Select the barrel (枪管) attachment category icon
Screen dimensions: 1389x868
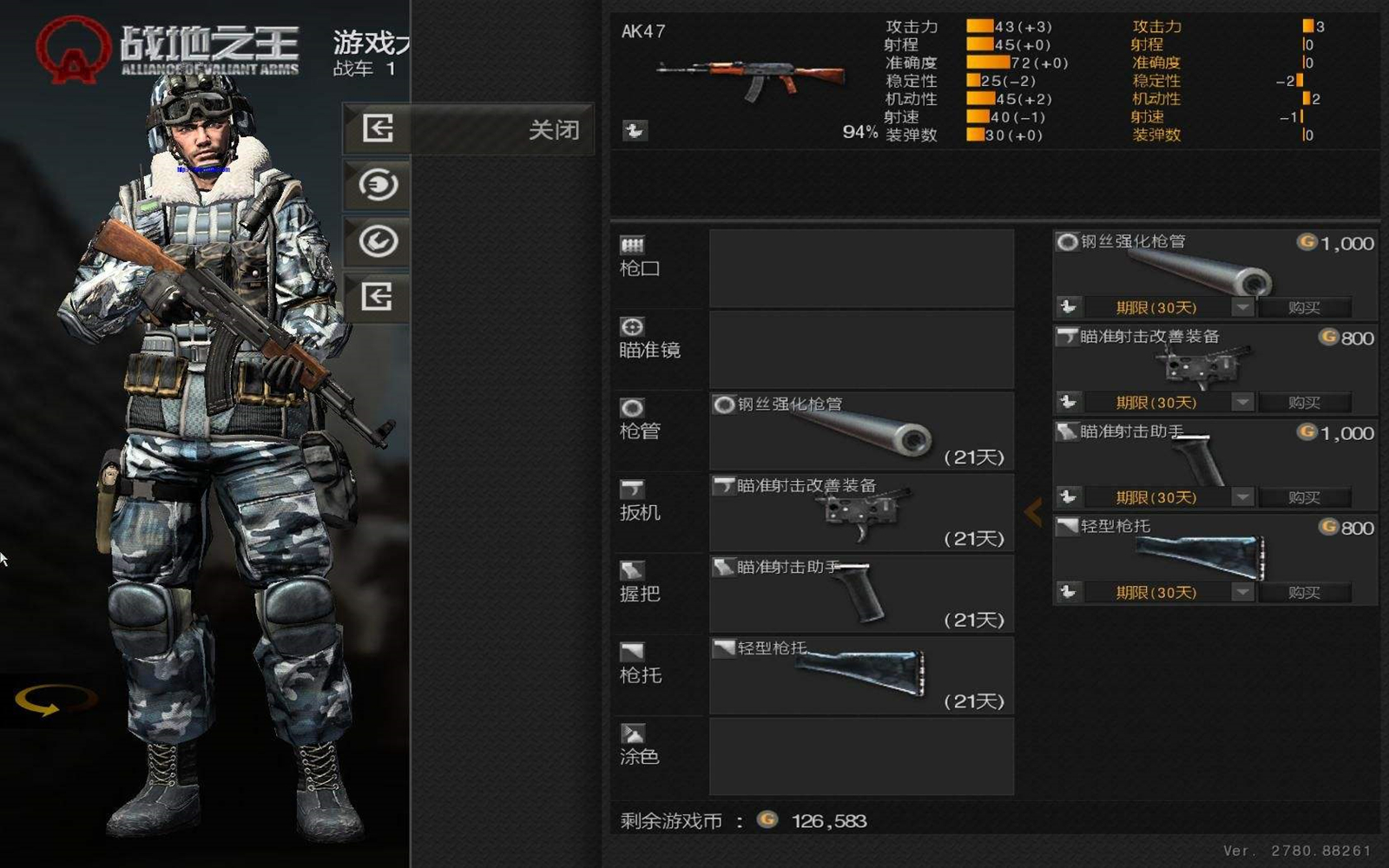tap(632, 407)
